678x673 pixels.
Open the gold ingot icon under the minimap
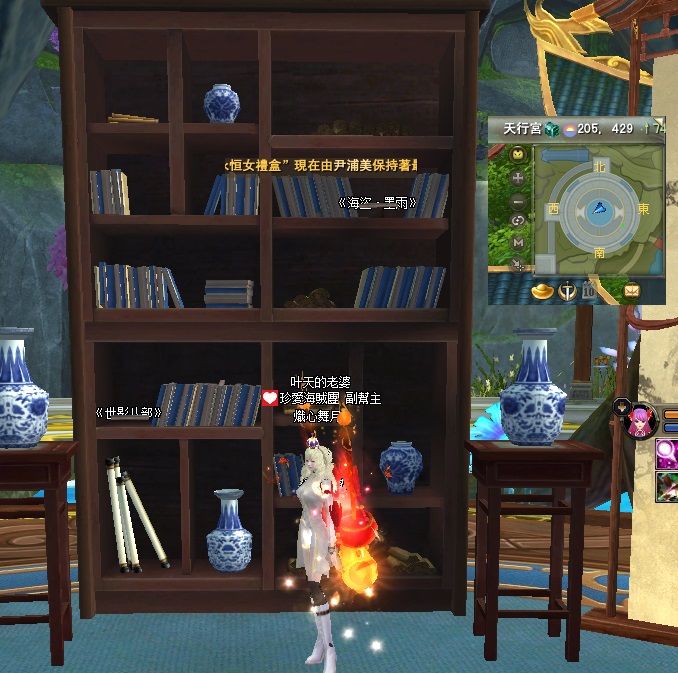pos(545,291)
